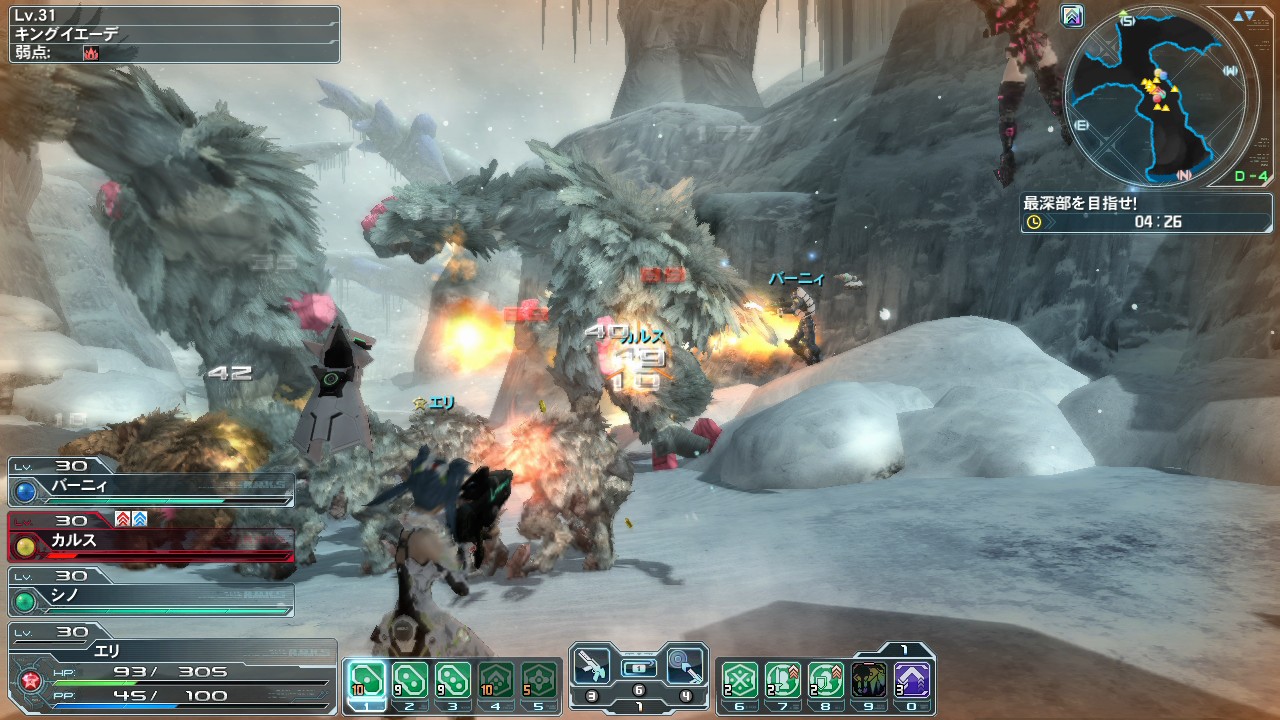Use the item in hotbar slot 1
1280x720 pixels.
click(x=365, y=681)
